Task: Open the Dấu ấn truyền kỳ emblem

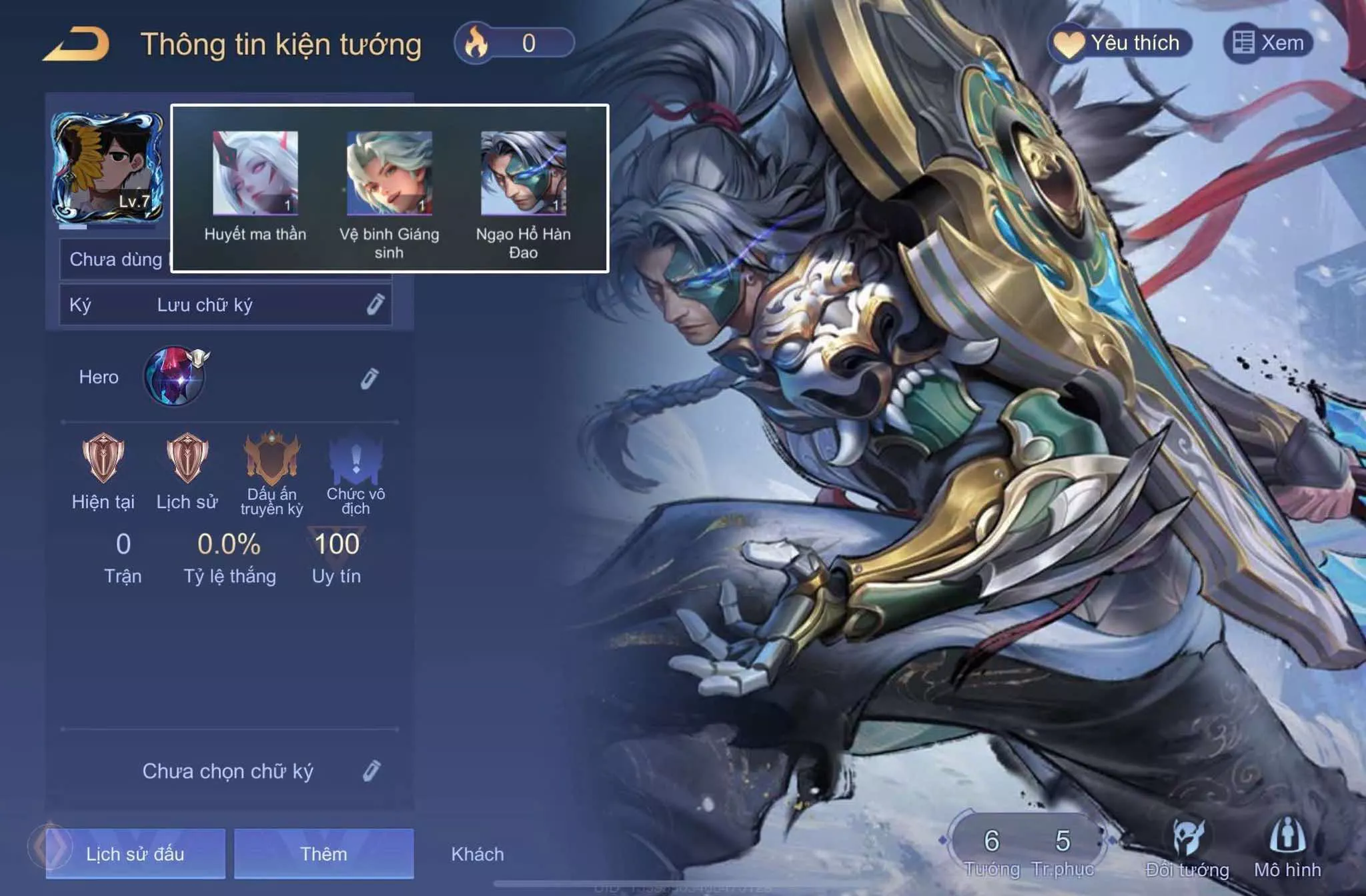Action: pos(271,458)
